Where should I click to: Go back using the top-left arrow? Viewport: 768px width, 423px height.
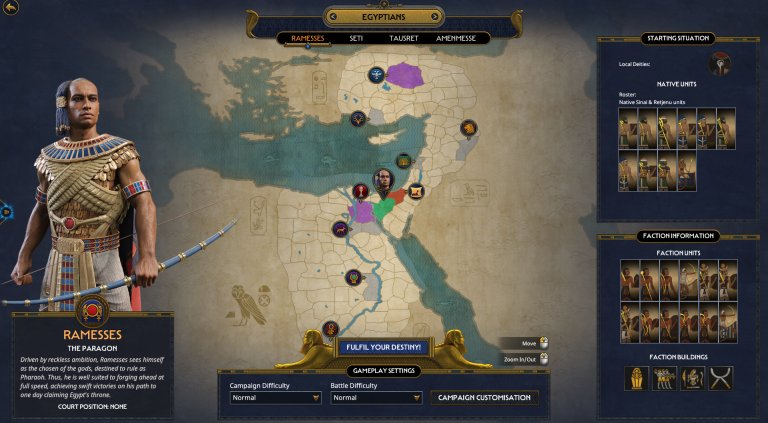(x=11, y=8)
